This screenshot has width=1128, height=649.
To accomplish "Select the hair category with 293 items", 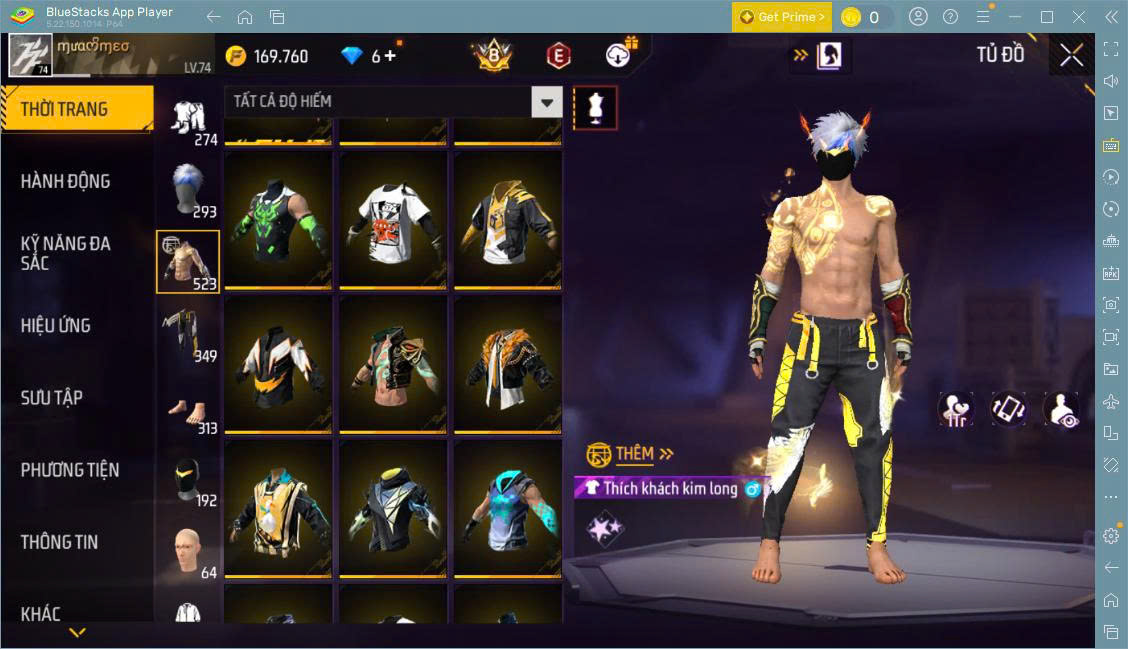I will (188, 189).
